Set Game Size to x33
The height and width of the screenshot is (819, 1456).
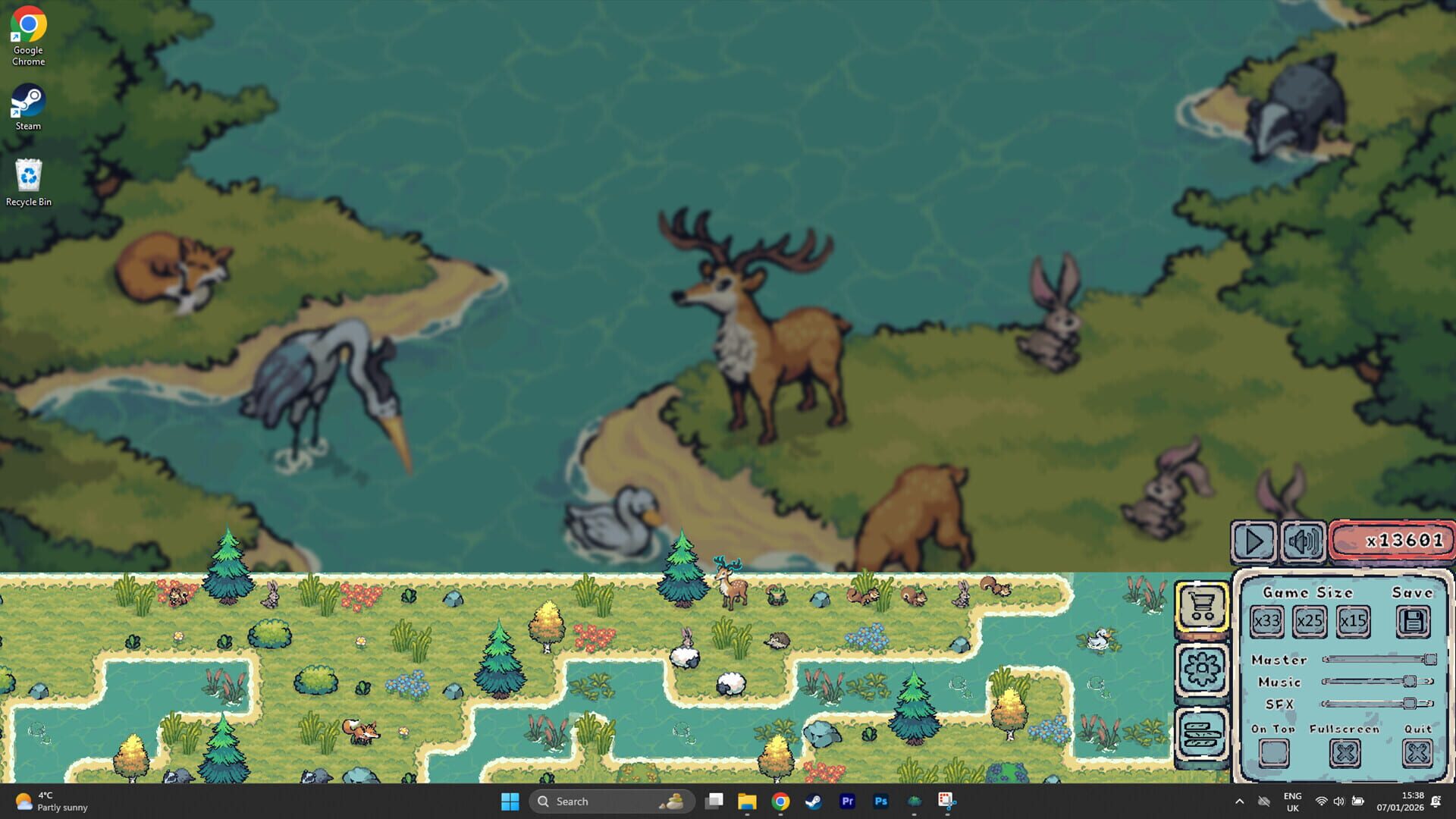1267,620
